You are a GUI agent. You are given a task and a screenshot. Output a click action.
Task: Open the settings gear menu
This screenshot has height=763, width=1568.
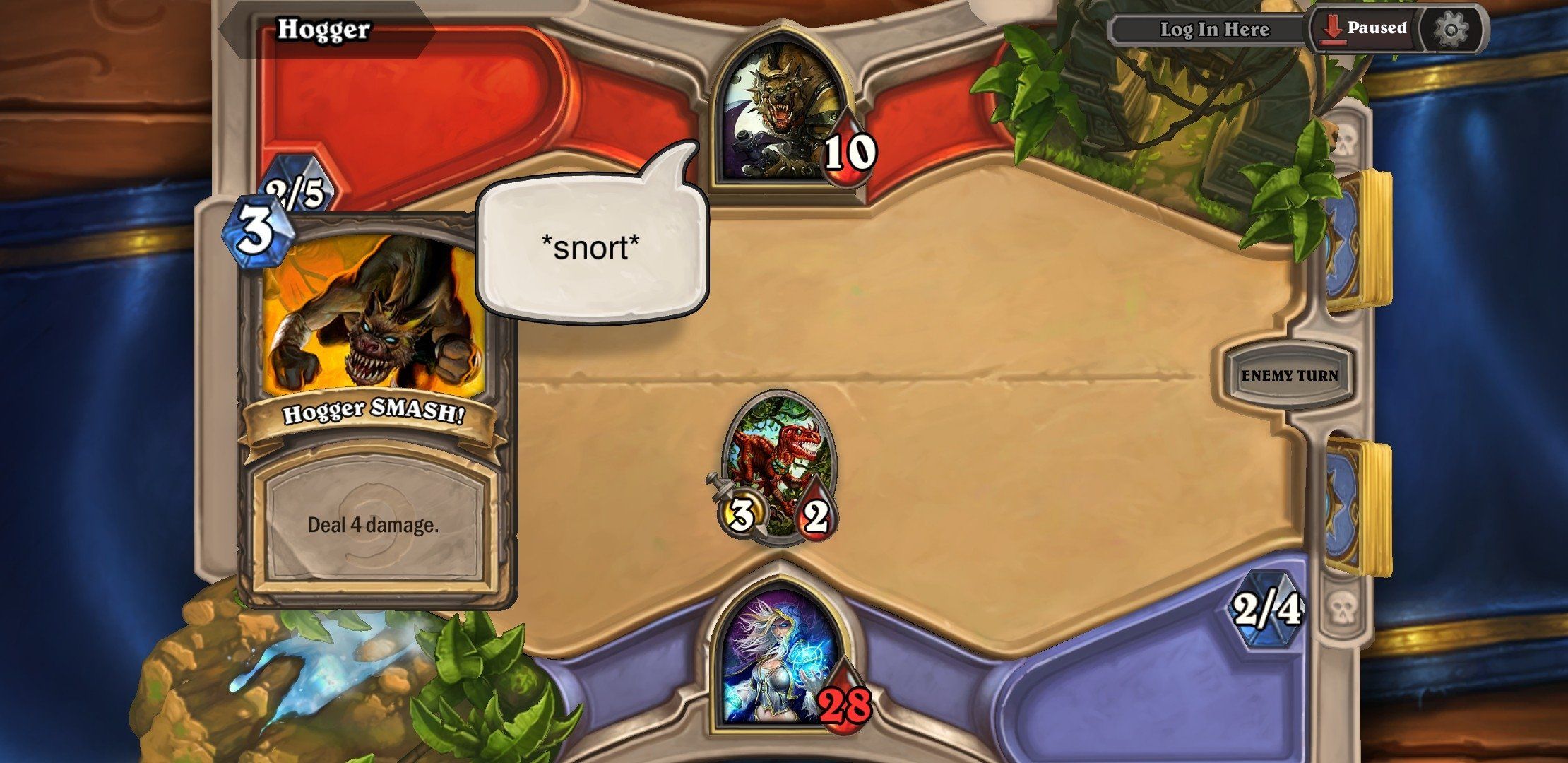pos(1451,28)
